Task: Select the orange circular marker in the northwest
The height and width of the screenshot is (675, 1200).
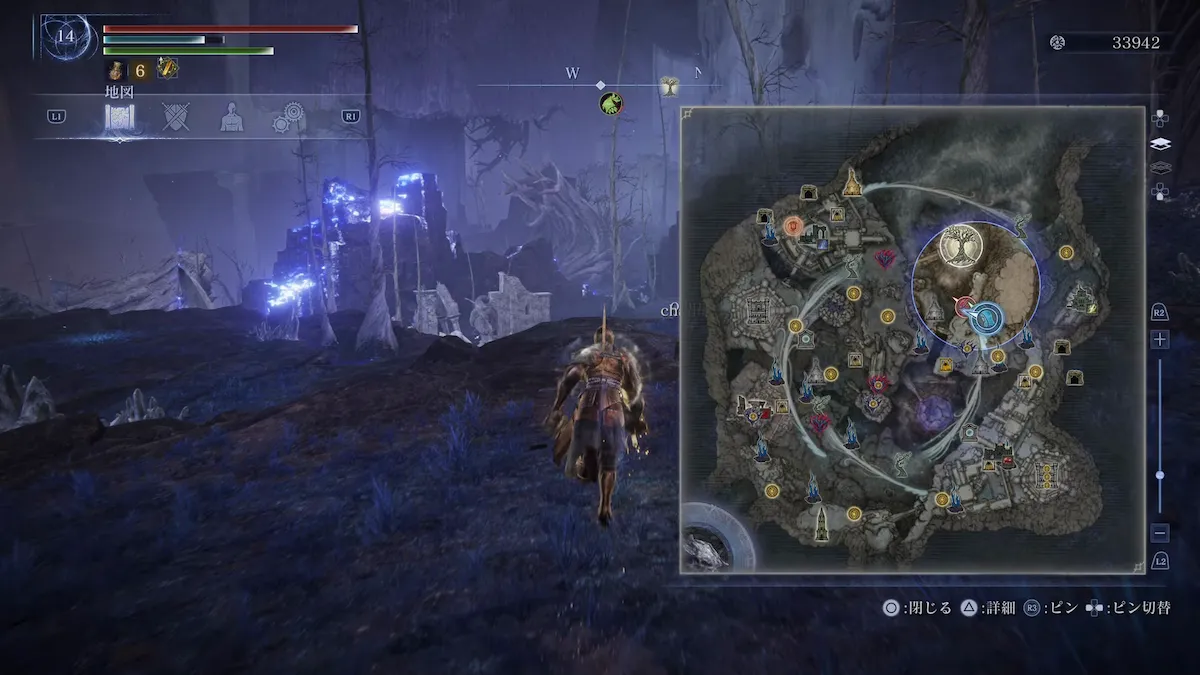Action: 794,226
